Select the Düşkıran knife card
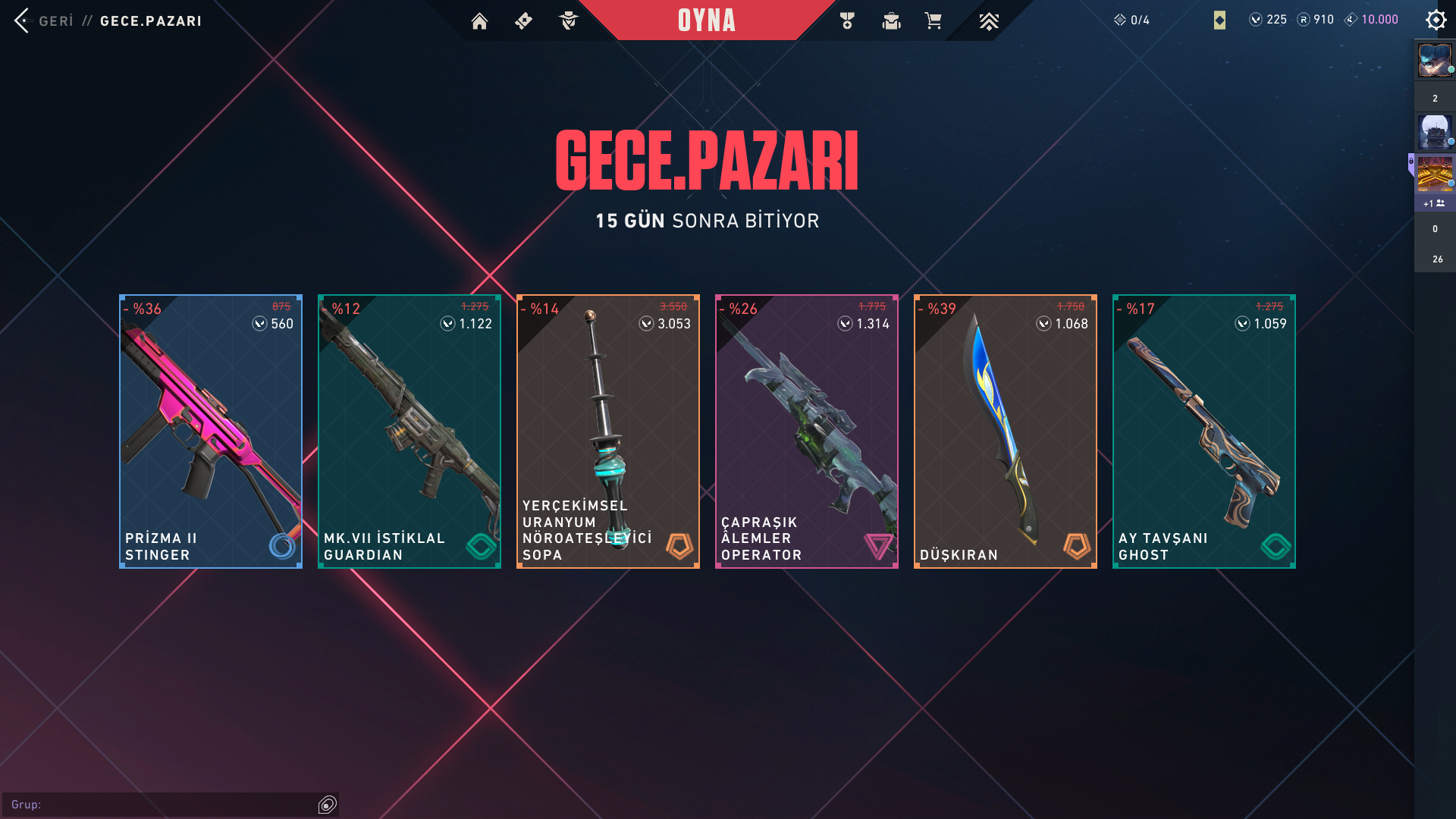This screenshot has width=1456, height=819. [x=1006, y=431]
